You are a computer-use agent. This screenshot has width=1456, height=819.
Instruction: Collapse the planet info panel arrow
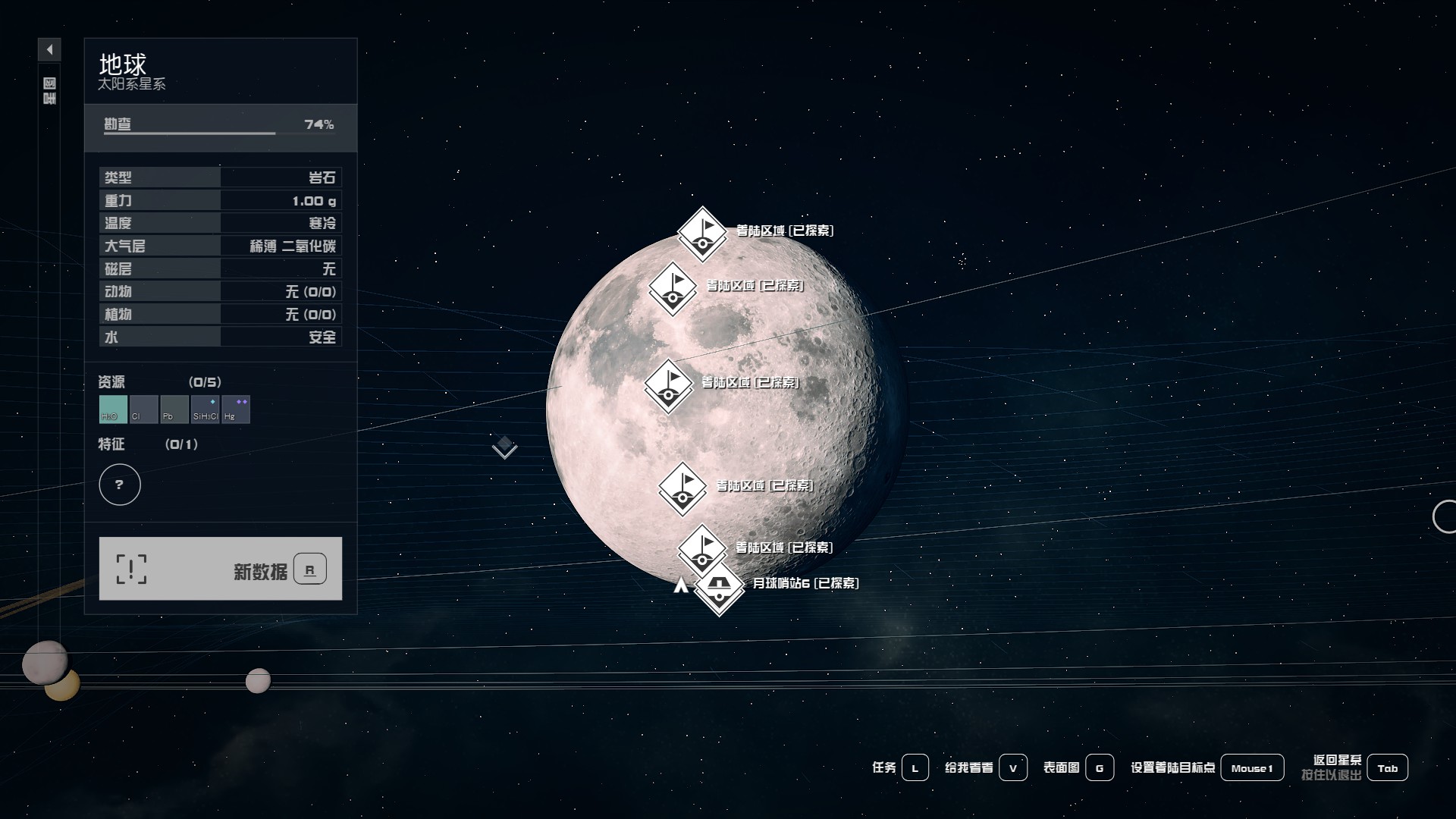49,50
